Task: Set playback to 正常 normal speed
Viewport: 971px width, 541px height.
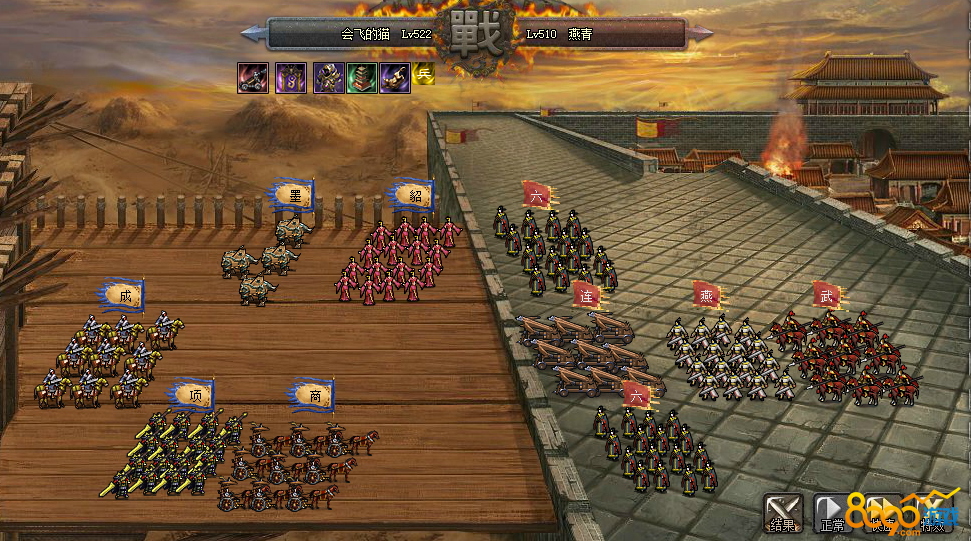Action: [x=832, y=511]
